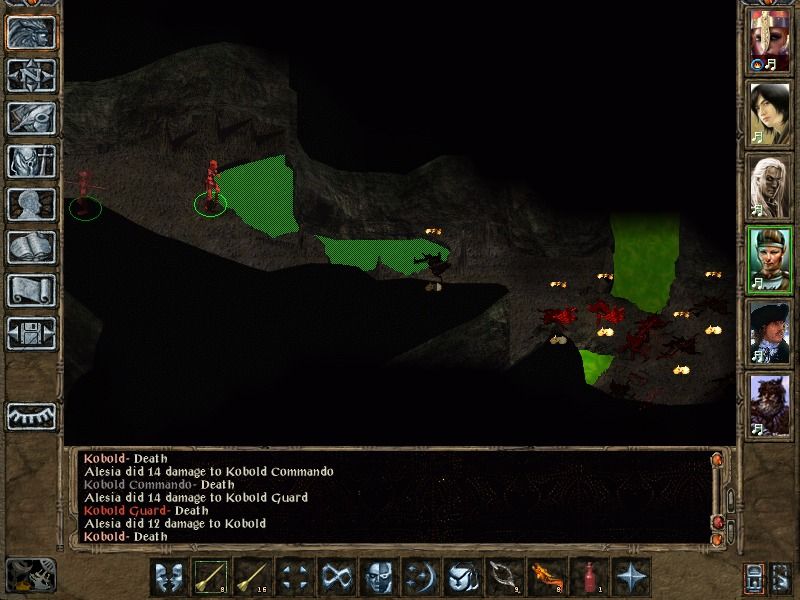Select the helmeted masked character portrait
The width and height of the screenshot is (800, 600).
point(769,43)
